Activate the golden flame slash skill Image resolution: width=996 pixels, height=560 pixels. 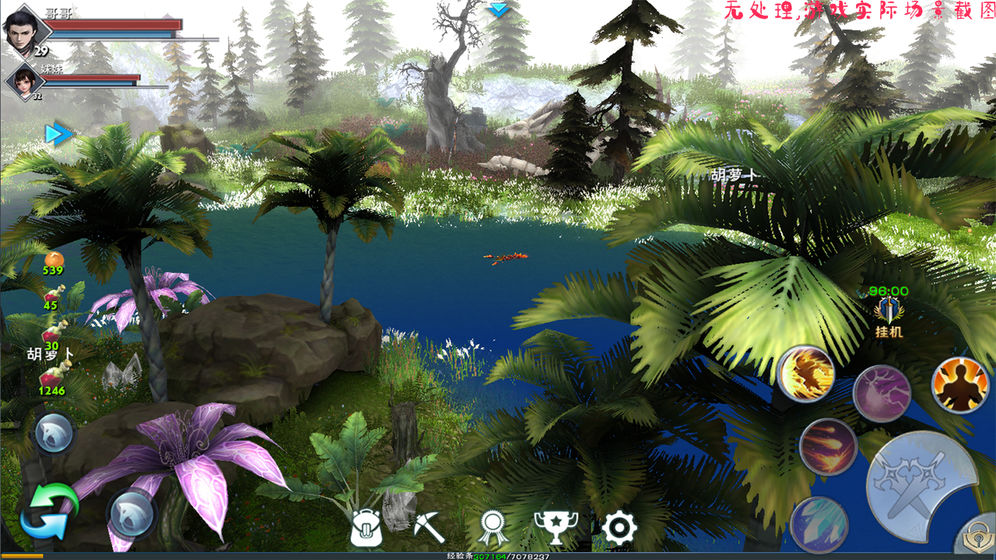click(806, 373)
